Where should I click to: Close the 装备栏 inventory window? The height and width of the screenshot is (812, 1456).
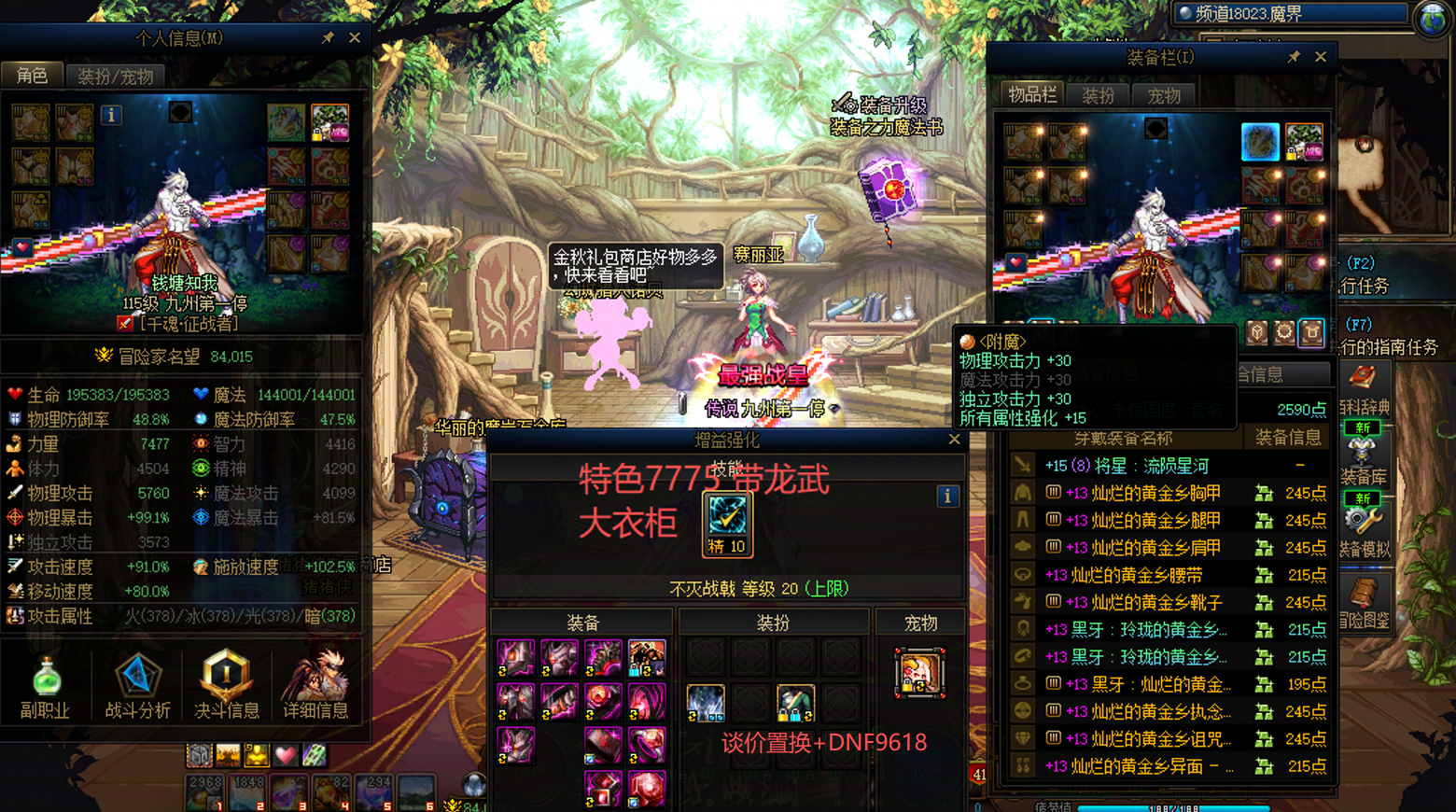click(x=1321, y=57)
